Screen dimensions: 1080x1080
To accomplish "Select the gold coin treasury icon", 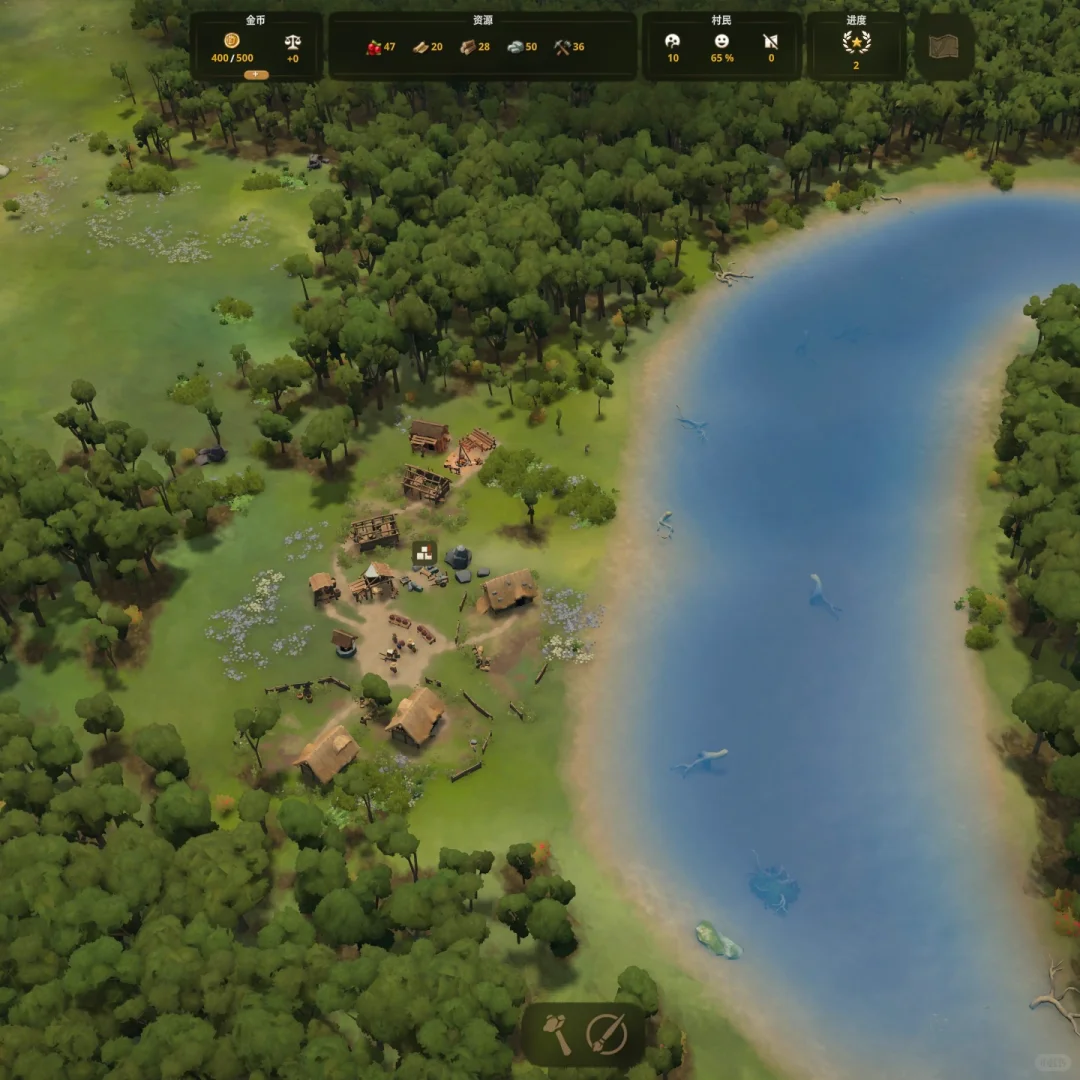I will tap(232, 41).
